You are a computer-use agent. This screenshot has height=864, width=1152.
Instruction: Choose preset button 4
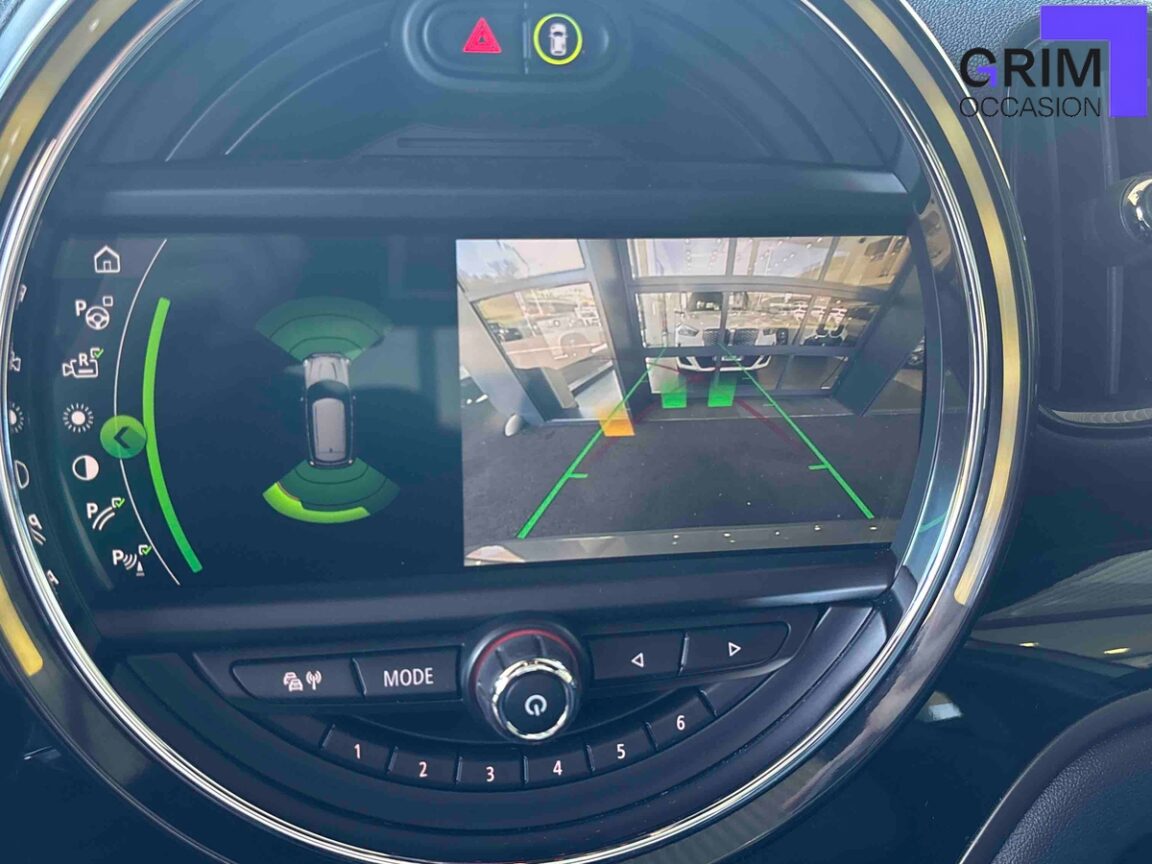[556, 769]
